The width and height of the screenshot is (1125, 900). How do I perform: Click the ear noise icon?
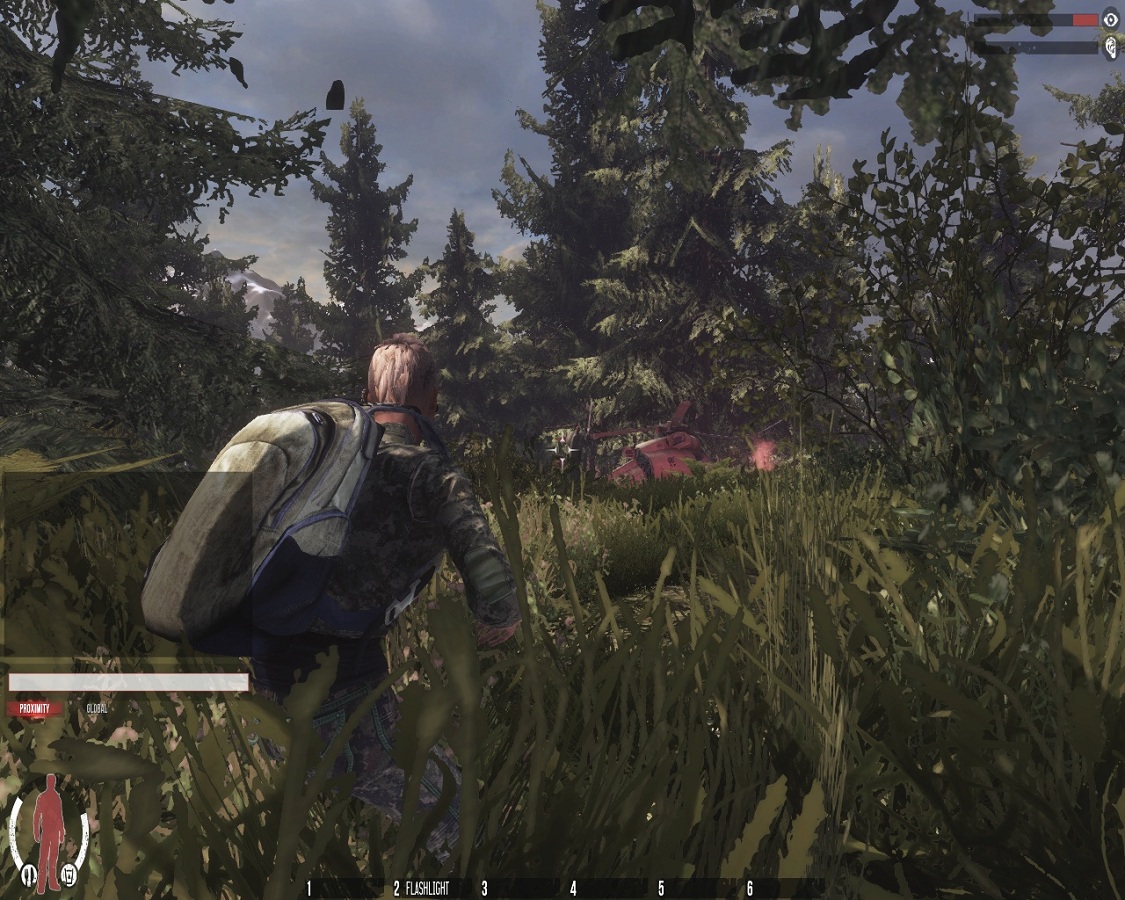coord(1110,47)
